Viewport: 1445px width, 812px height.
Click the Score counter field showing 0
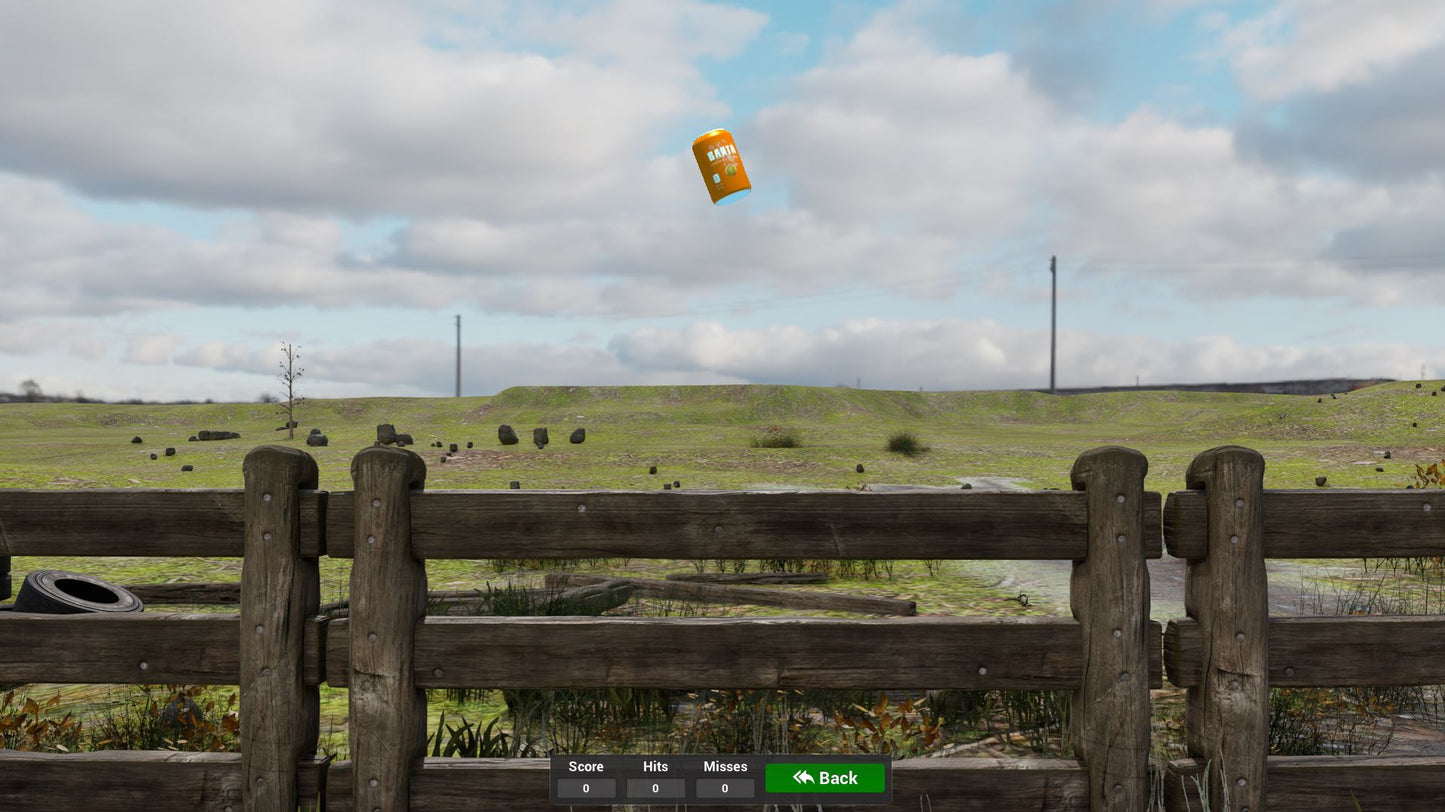[586, 788]
